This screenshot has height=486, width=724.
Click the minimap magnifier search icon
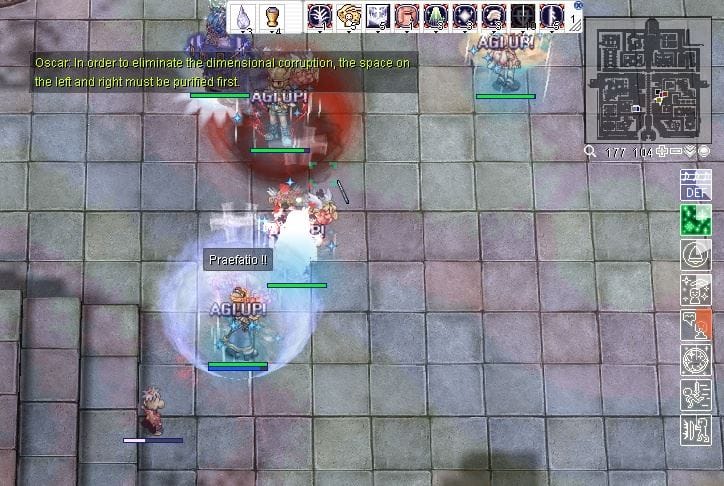coord(591,152)
